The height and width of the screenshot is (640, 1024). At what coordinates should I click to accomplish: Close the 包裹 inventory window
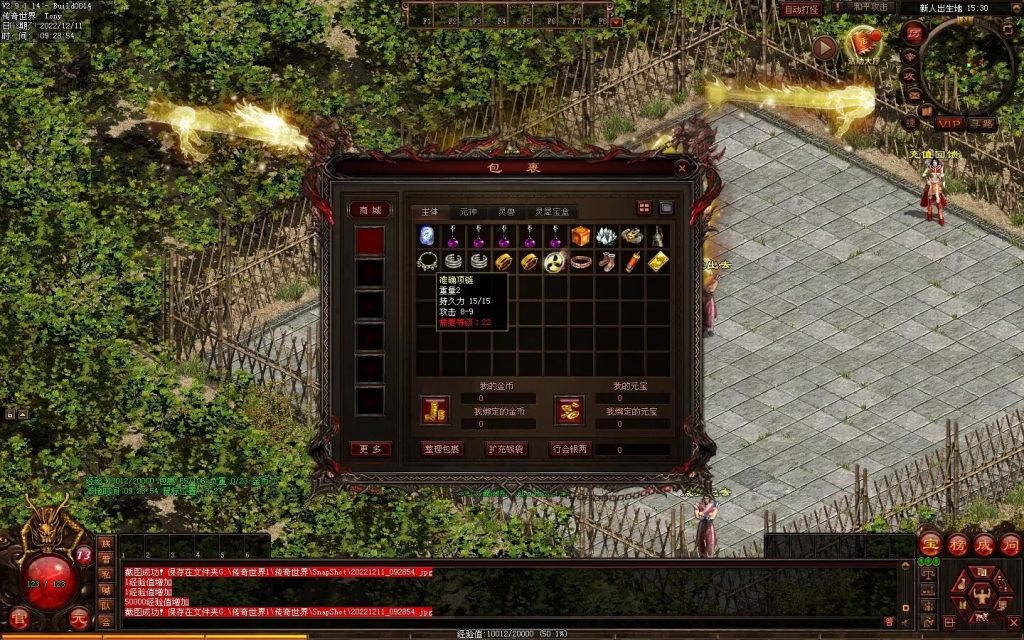681,169
